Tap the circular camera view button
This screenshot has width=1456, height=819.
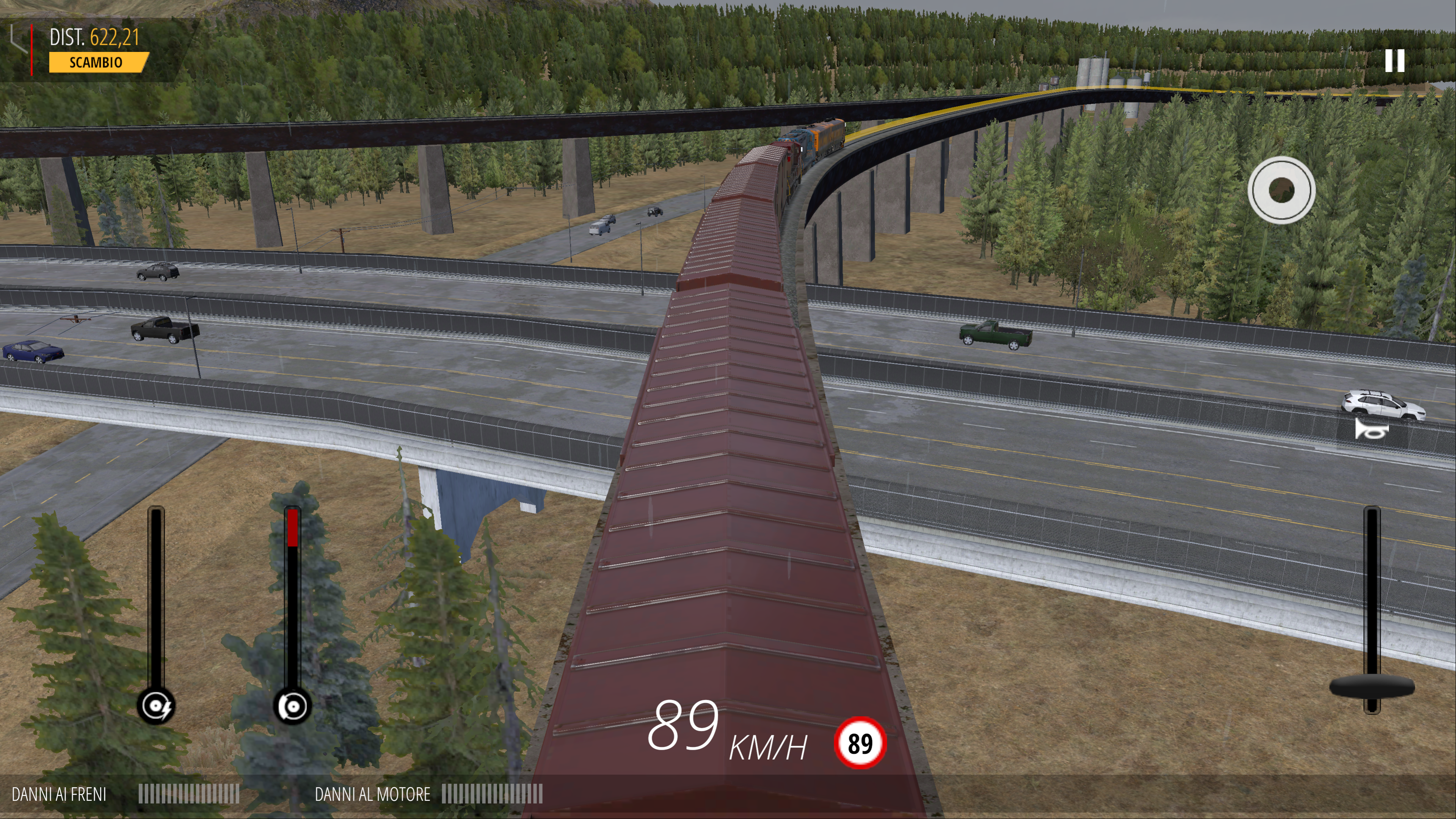[x=1281, y=190]
